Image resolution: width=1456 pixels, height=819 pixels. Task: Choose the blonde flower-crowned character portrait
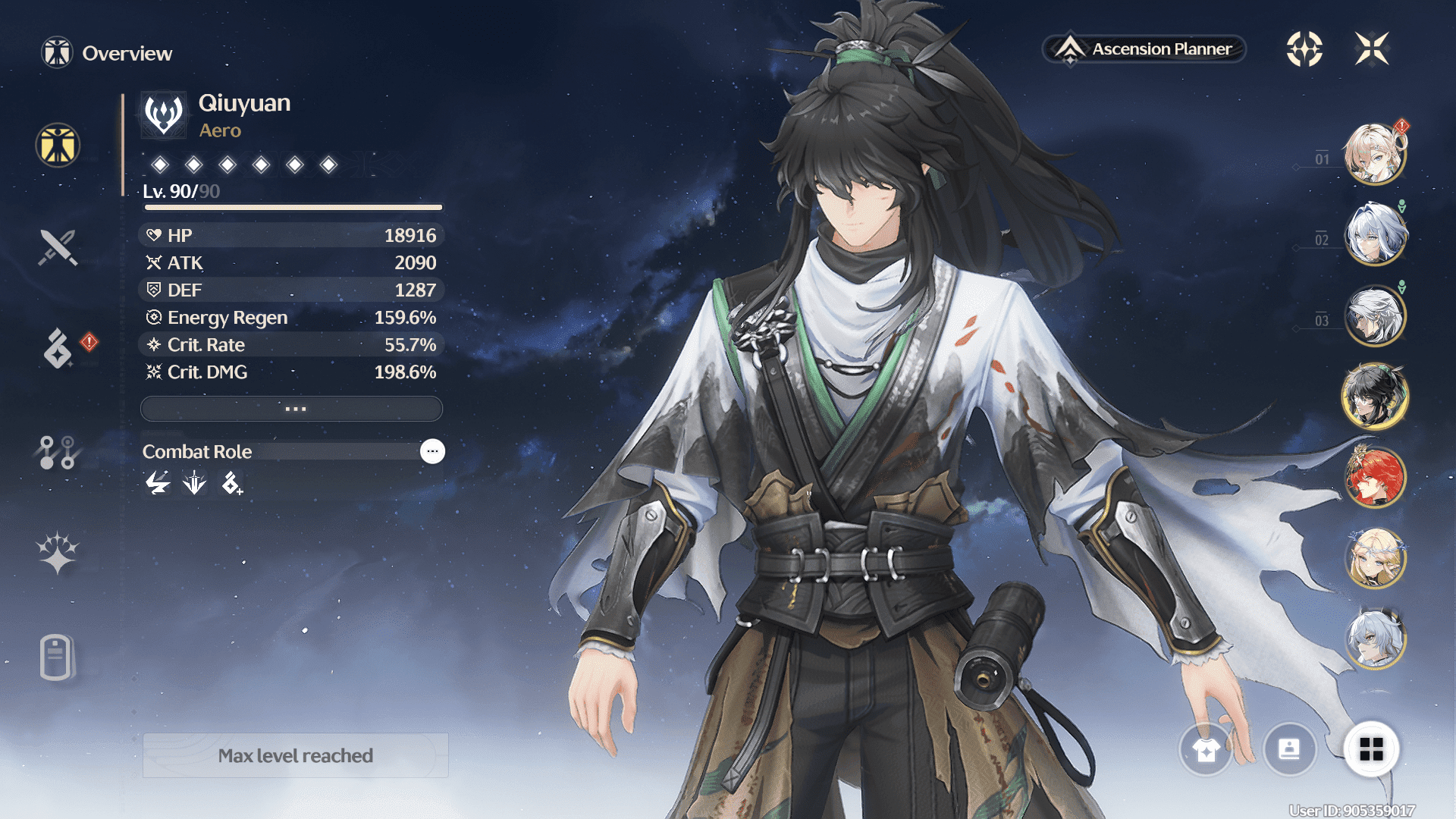(1374, 558)
